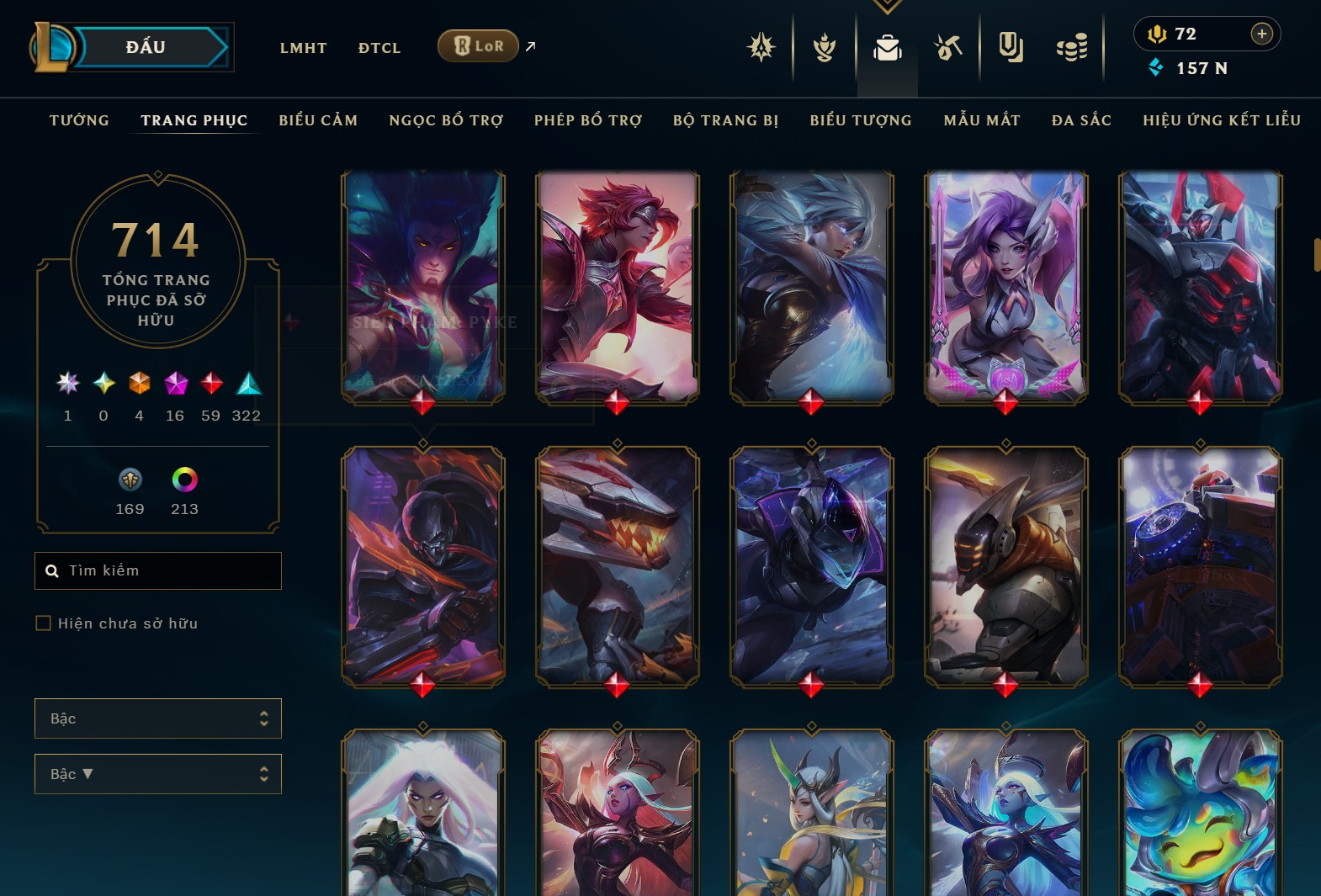The width and height of the screenshot is (1321, 896).
Task: Select the turquoise triangle gem icon showing 322
Action: [x=248, y=384]
